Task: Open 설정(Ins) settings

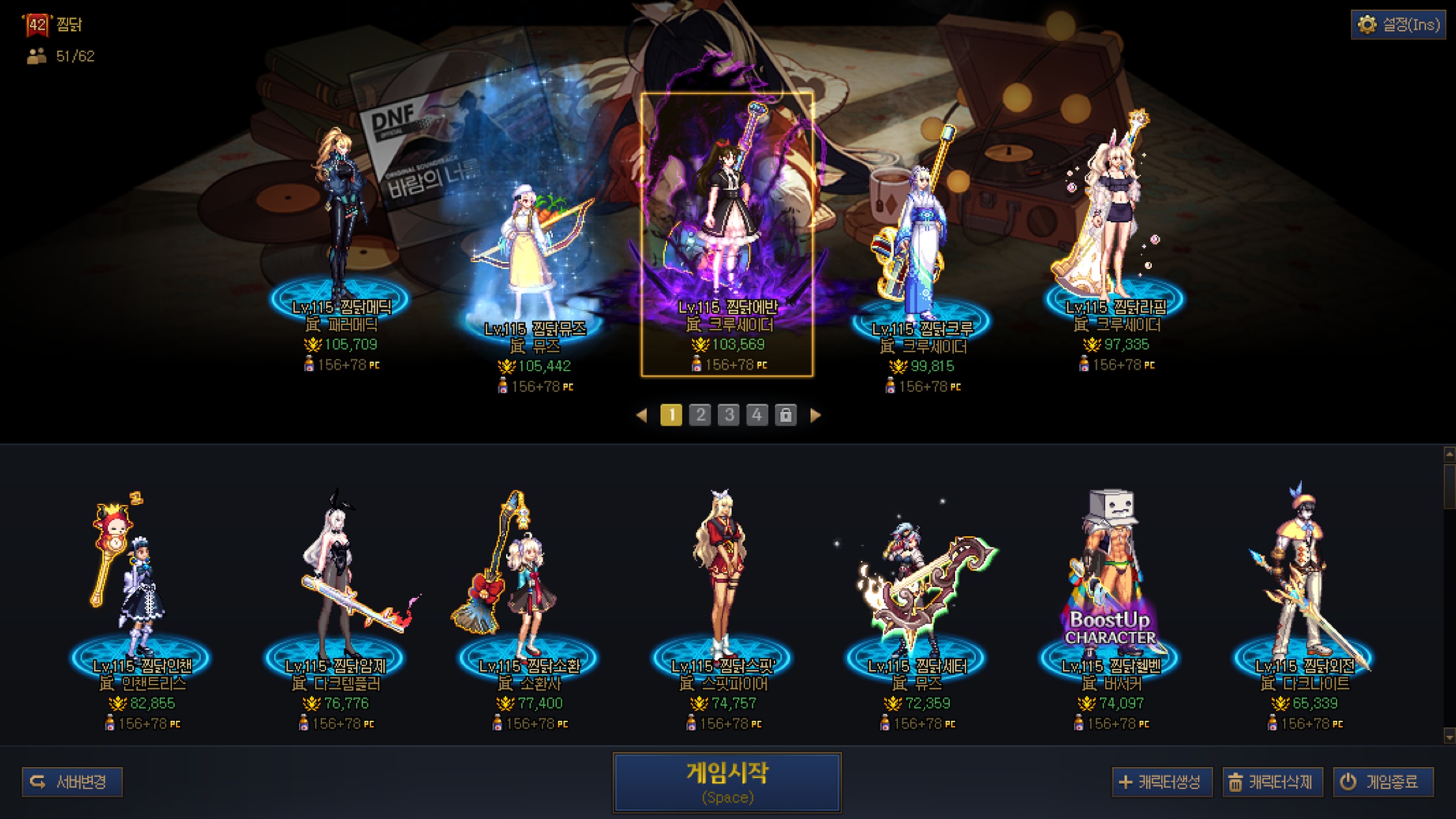Action: pos(1398,25)
